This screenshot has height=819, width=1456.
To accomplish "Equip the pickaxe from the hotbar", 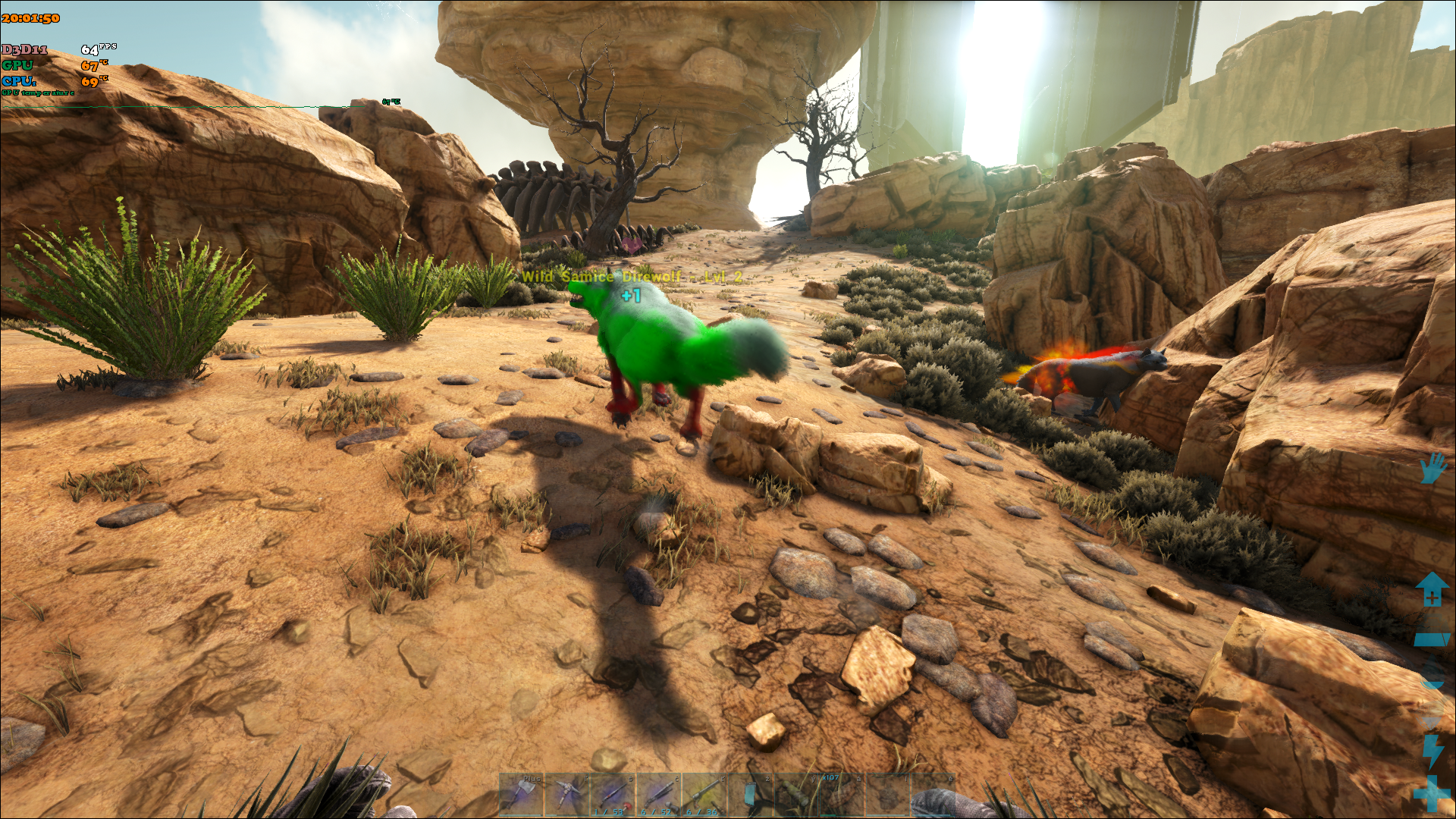I will tap(567, 795).
